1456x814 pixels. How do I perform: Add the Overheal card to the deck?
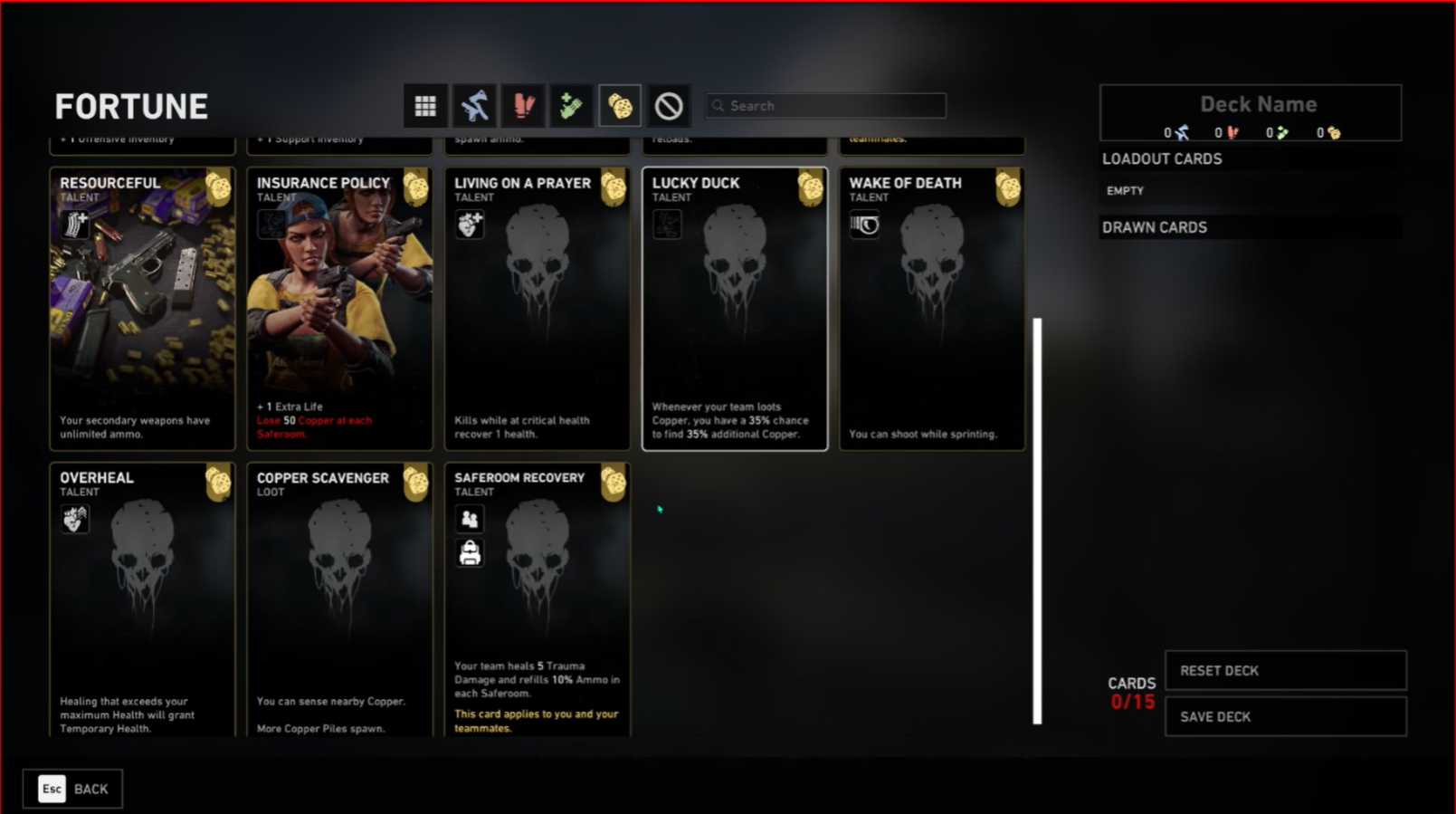pos(142,599)
